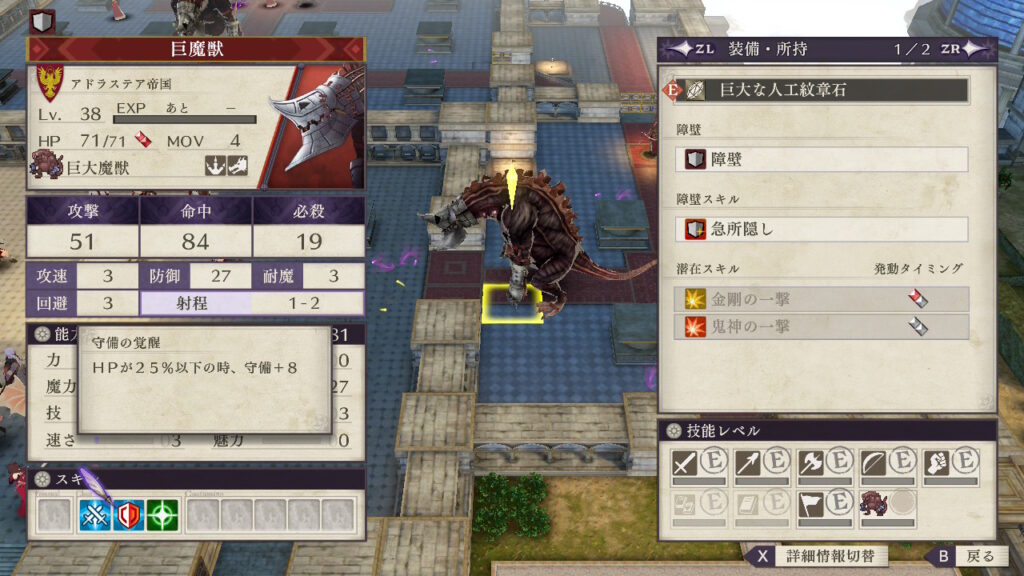Screen dimensions: 1024x576
Task: Select the red shield skill icon
Action: coord(130,515)
